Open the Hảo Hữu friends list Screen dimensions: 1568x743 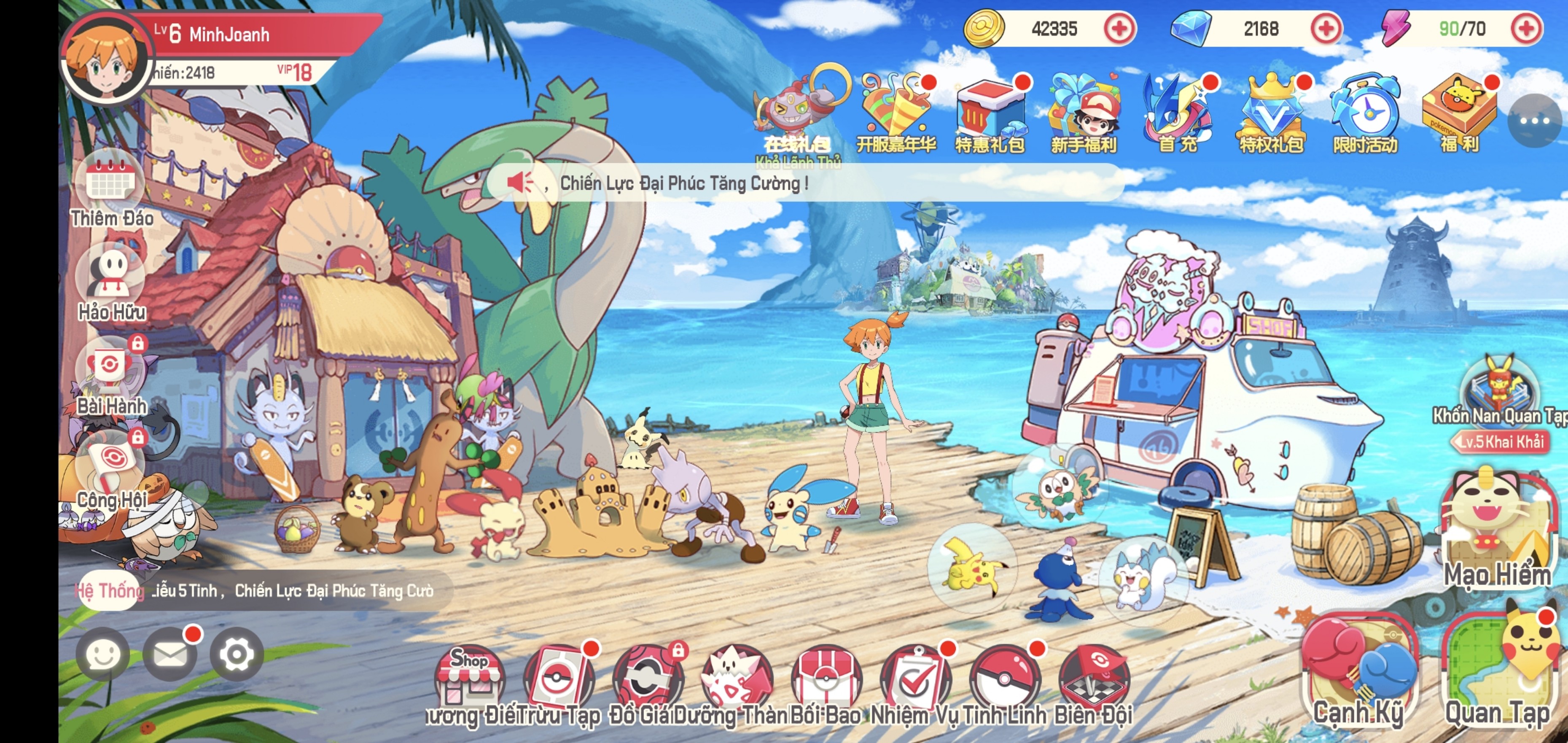pos(111,277)
